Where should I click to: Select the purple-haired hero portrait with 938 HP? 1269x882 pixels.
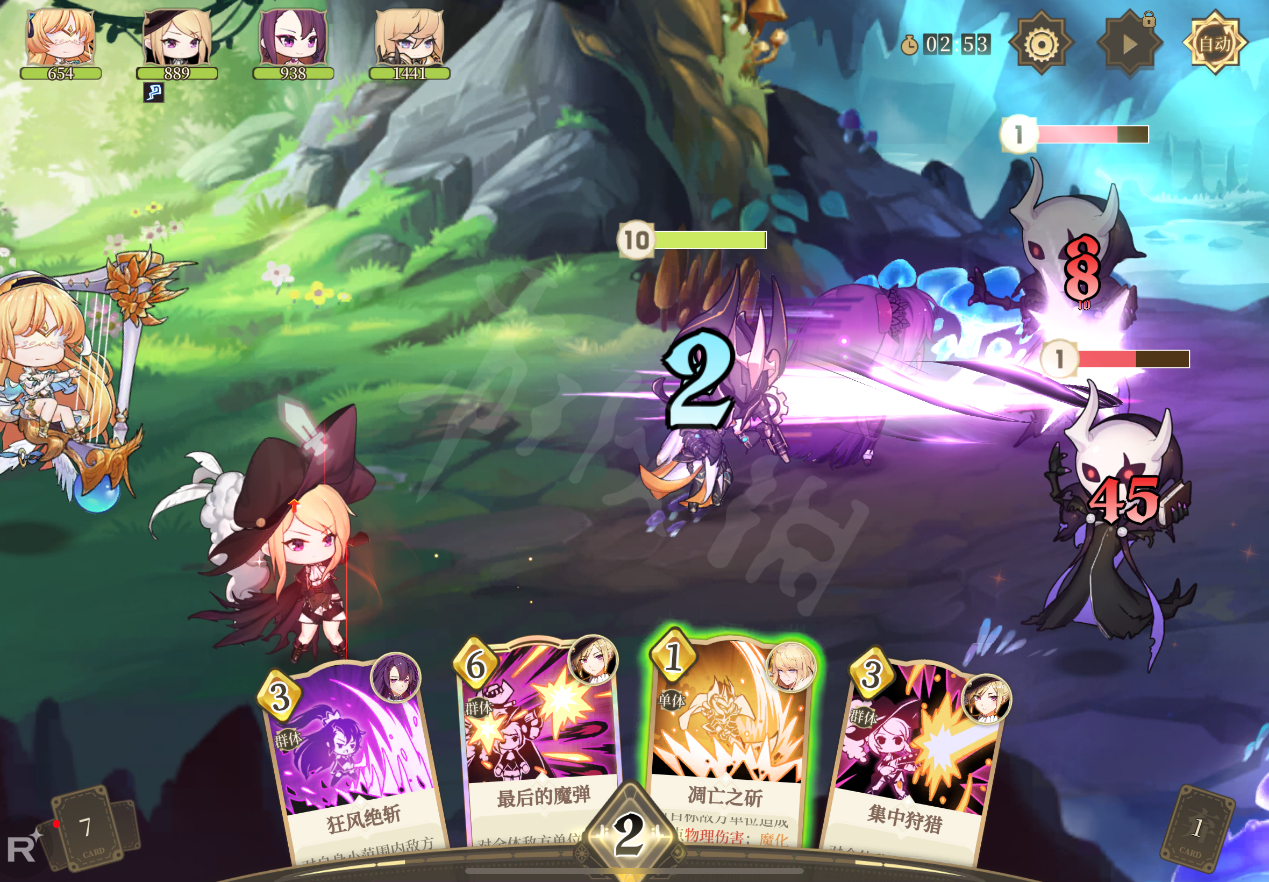pyautogui.click(x=293, y=38)
